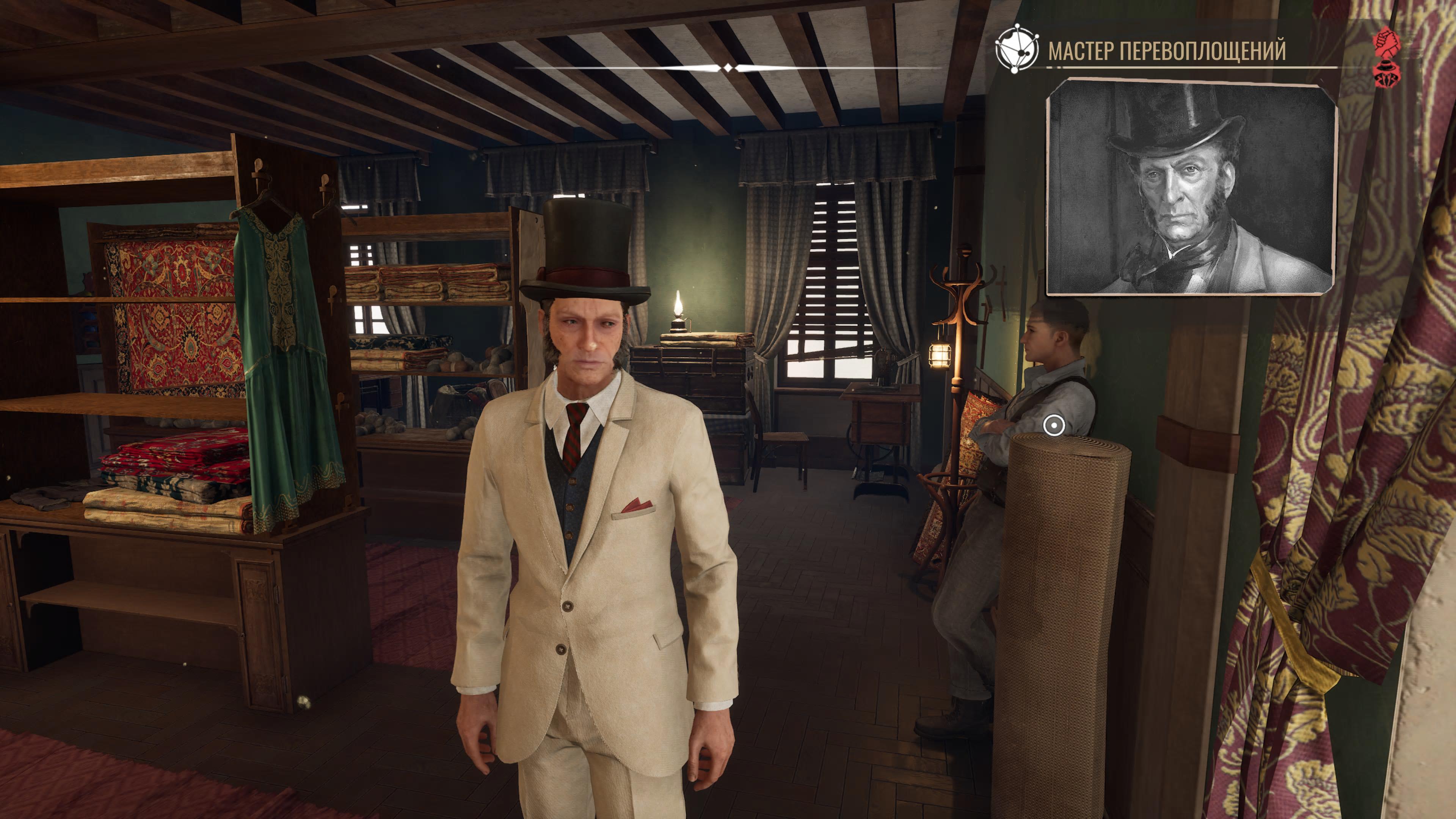Viewport: 1456px width, 819px height.
Task: View the pinned top-hat portrait evidence
Action: 1191,187
